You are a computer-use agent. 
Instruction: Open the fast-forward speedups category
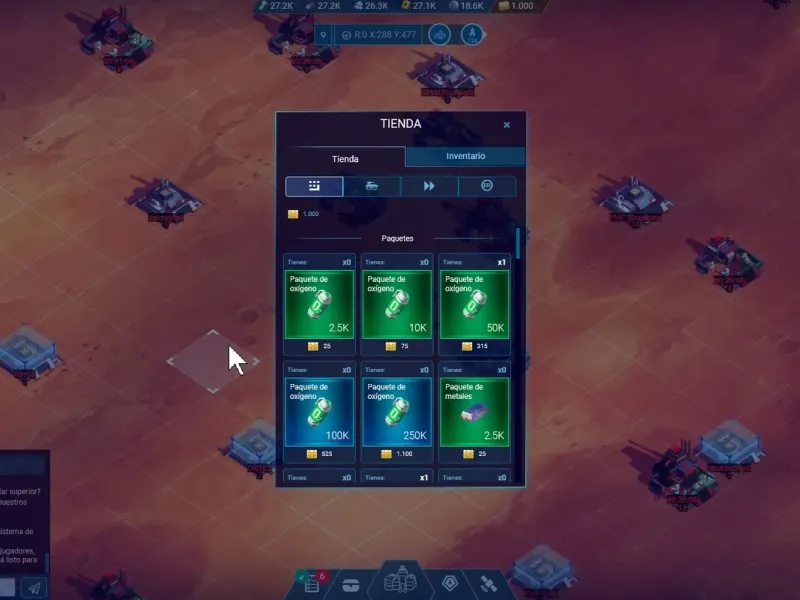coord(430,187)
